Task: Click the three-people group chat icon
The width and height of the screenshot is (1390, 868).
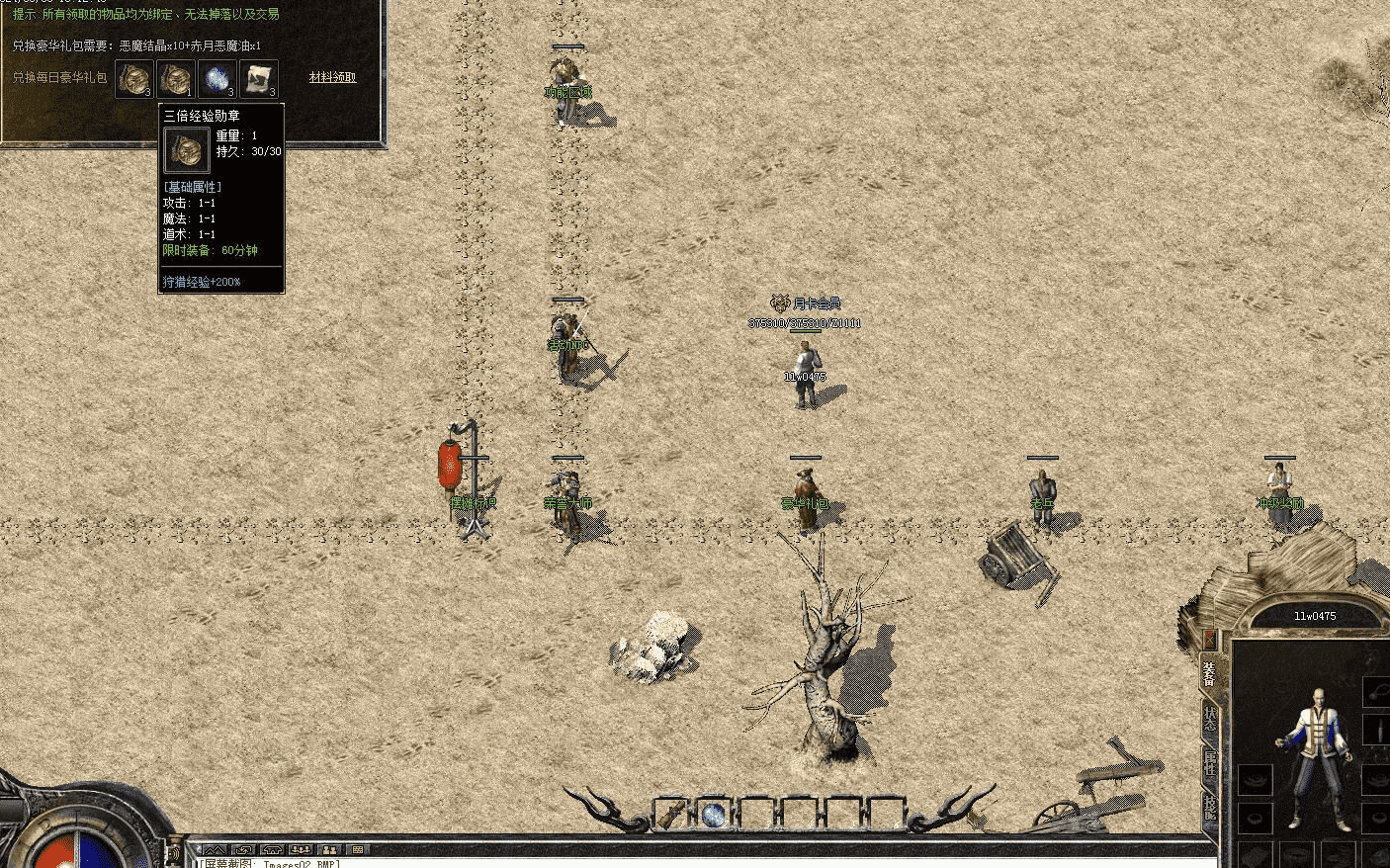Action: click(301, 849)
